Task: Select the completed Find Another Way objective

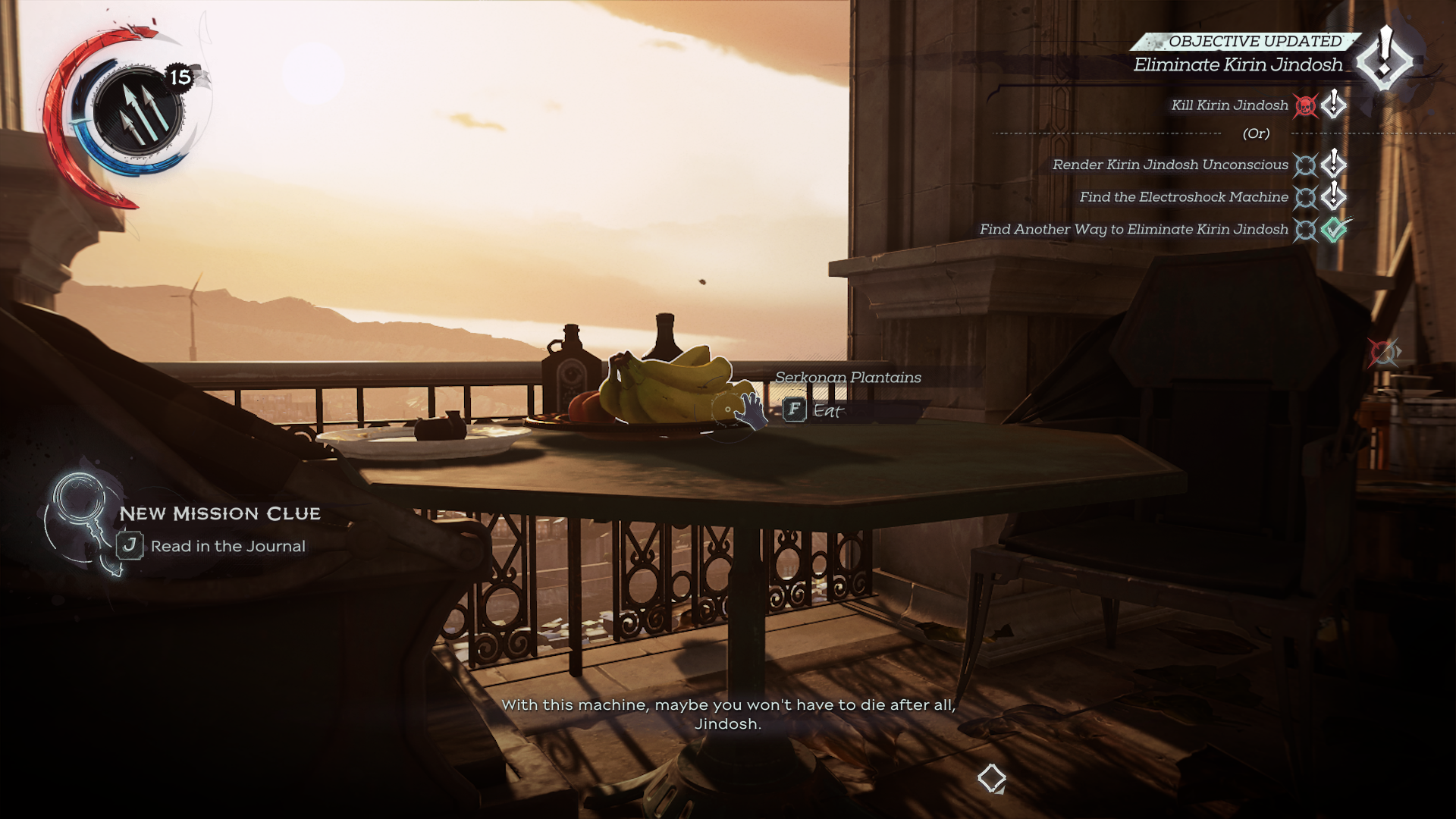Action: [1133, 230]
